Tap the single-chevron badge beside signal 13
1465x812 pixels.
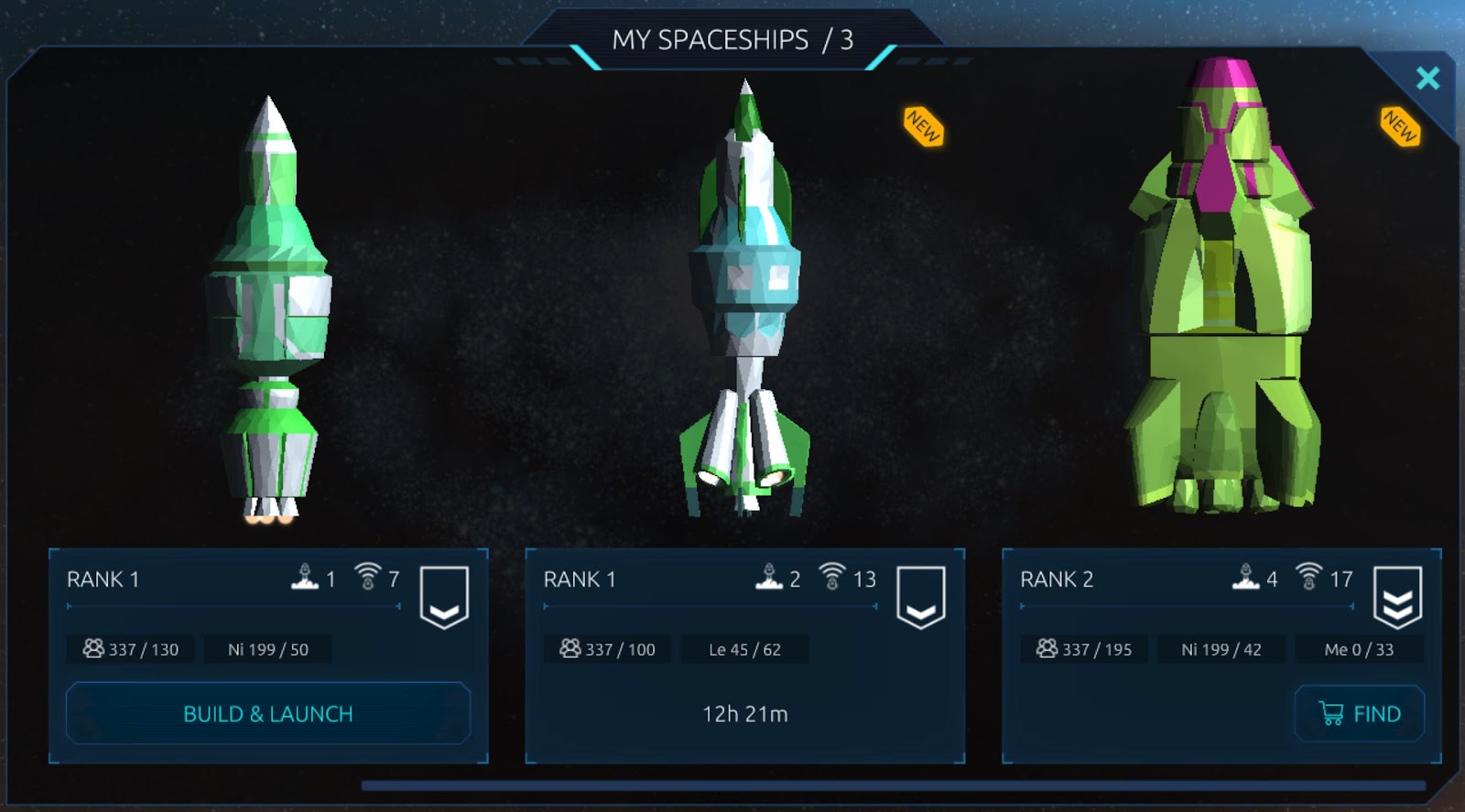tap(920, 597)
